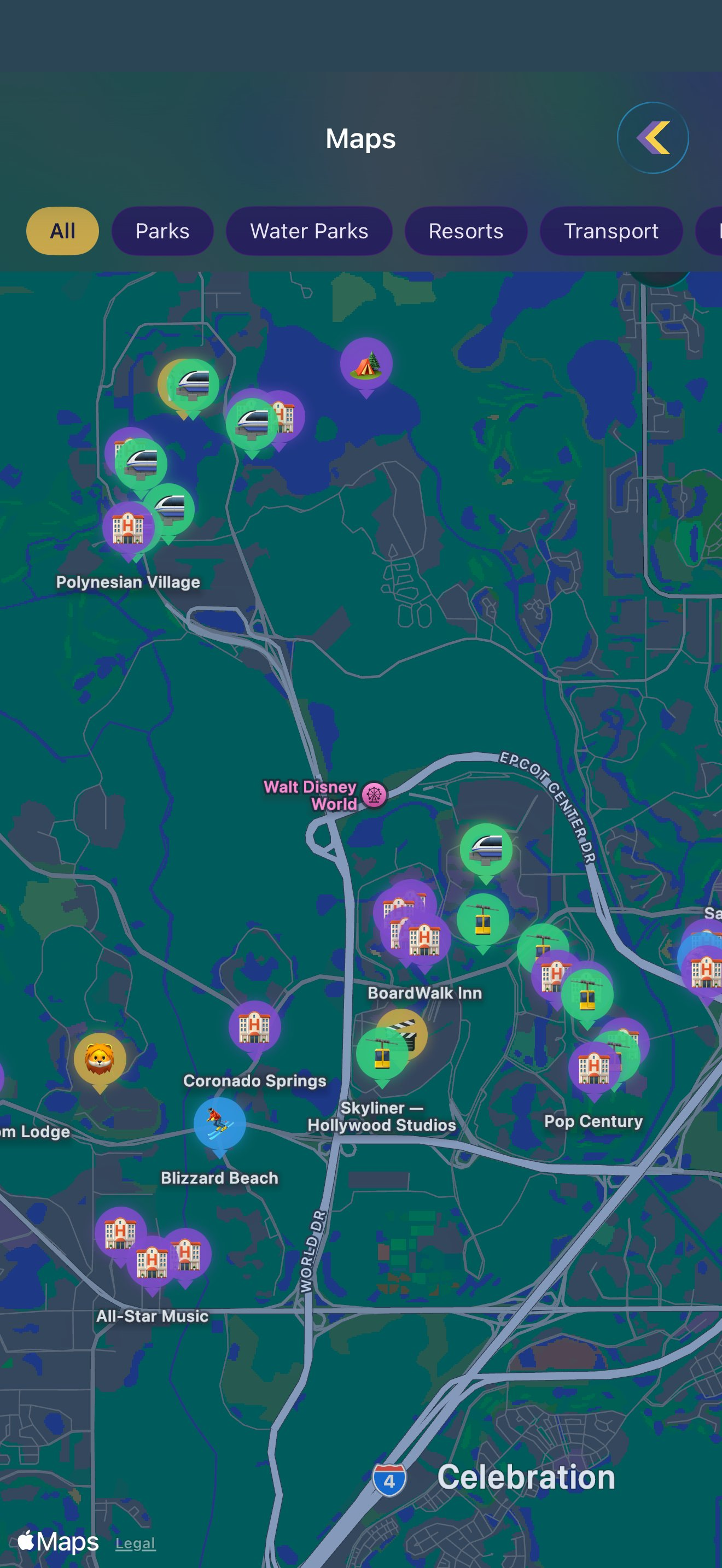Open the Legal link
The width and height of the screenshot is (722, 1568).
click(135, 1542)
